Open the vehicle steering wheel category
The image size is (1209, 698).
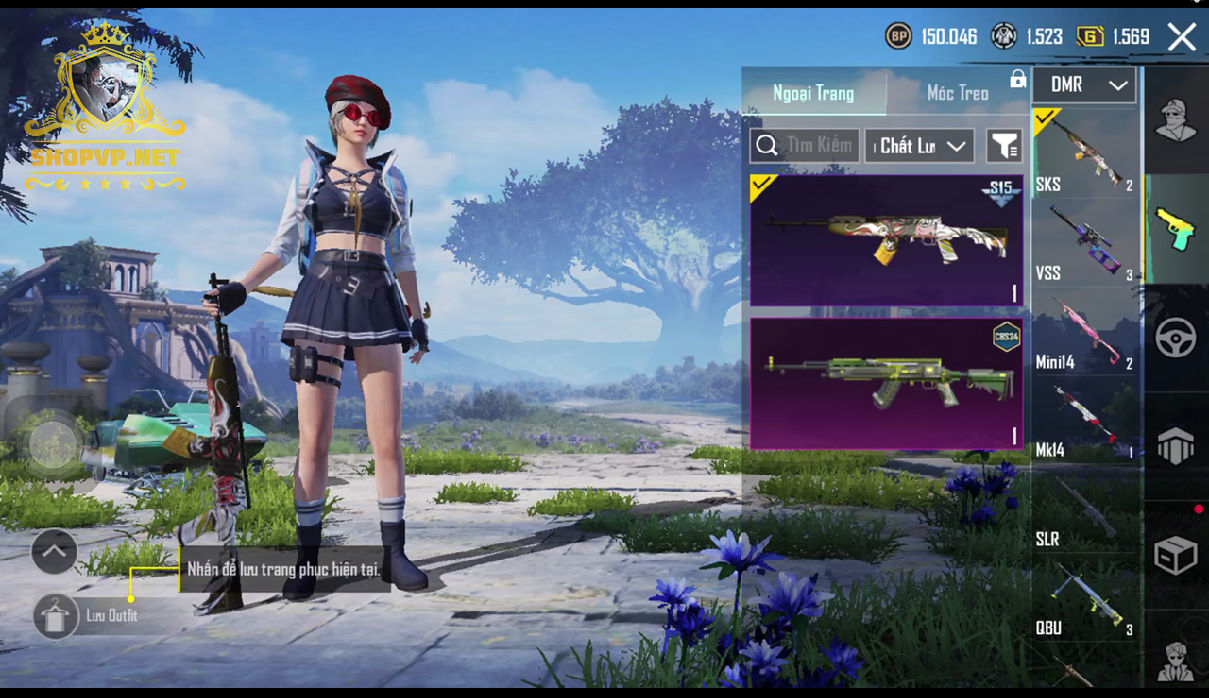[1176, 339]
